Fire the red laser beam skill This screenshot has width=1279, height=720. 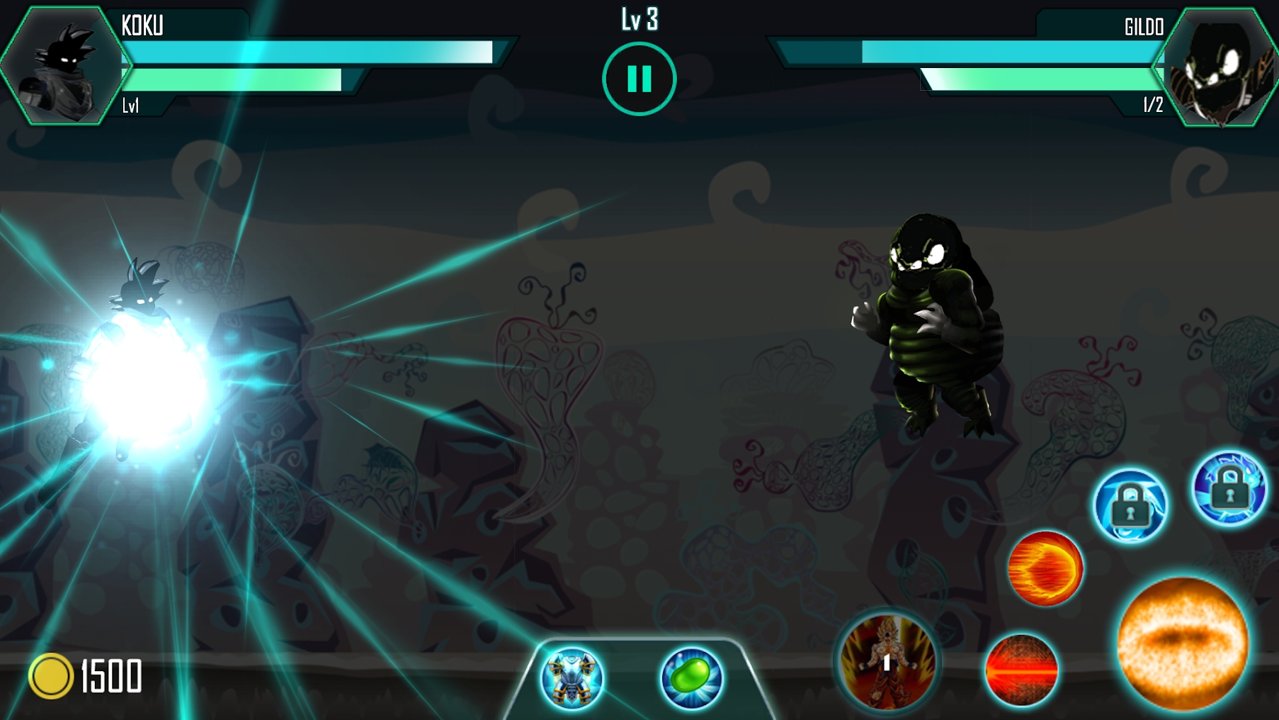click(x=1021, y=670)
